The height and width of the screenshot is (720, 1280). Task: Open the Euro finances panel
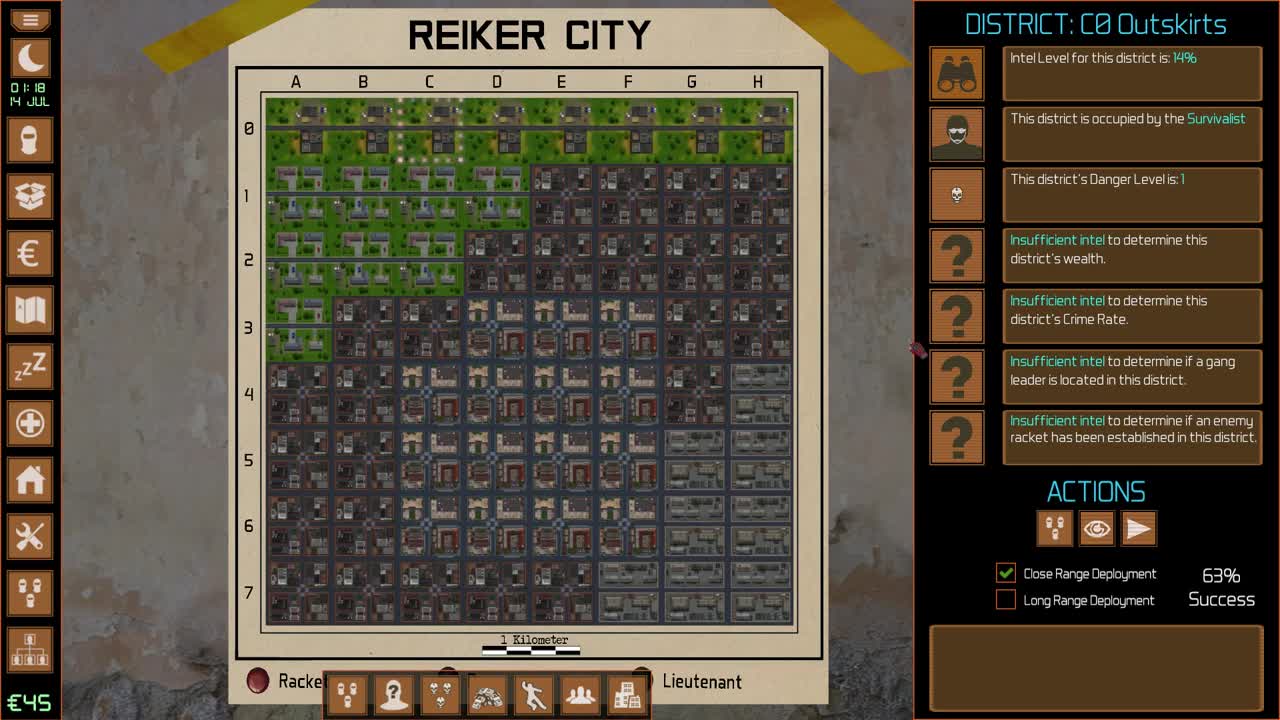(x=30, y=254)
